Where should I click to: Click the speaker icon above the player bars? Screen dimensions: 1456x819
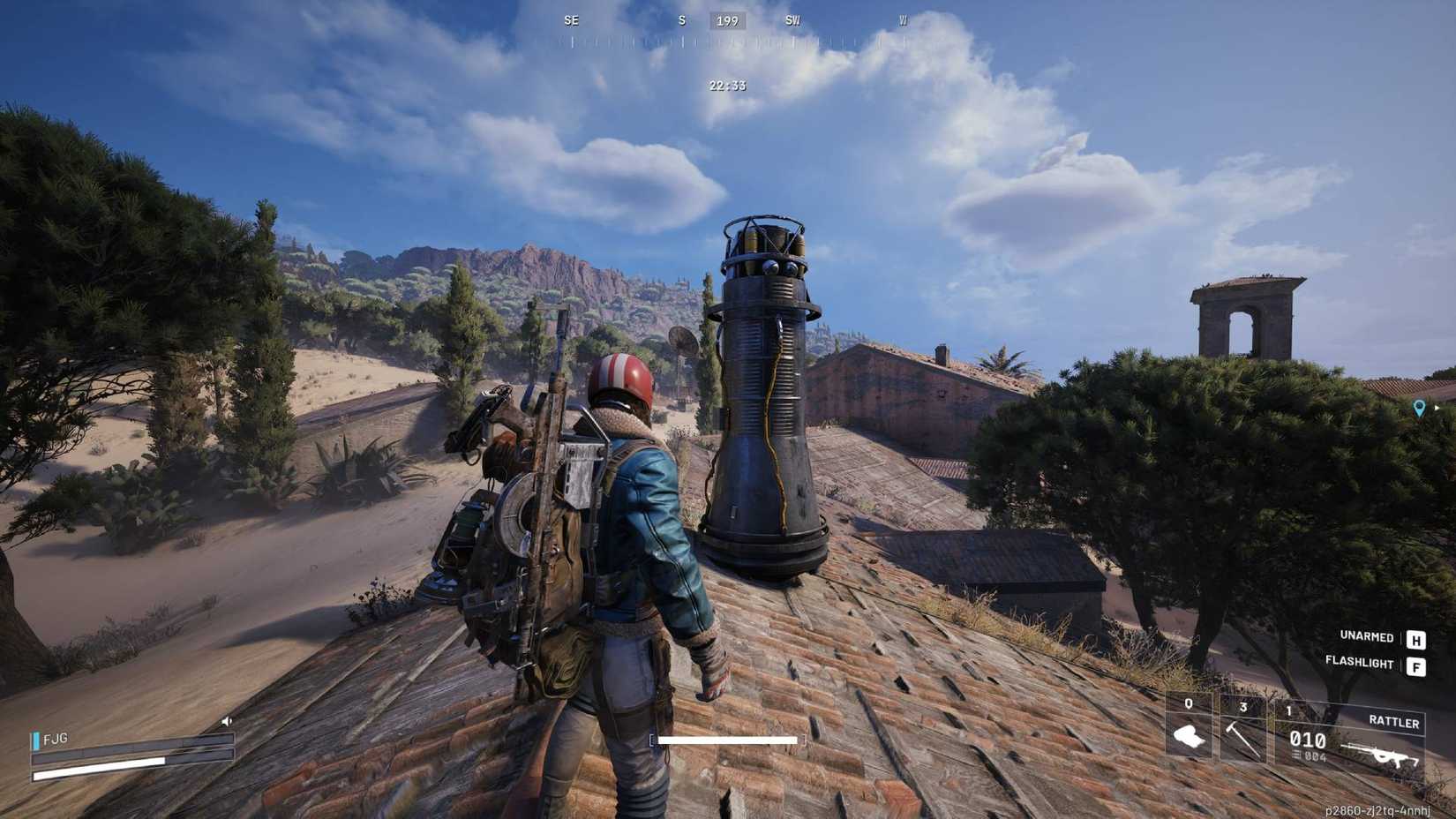pyautogui.click(x=228, y=721)
